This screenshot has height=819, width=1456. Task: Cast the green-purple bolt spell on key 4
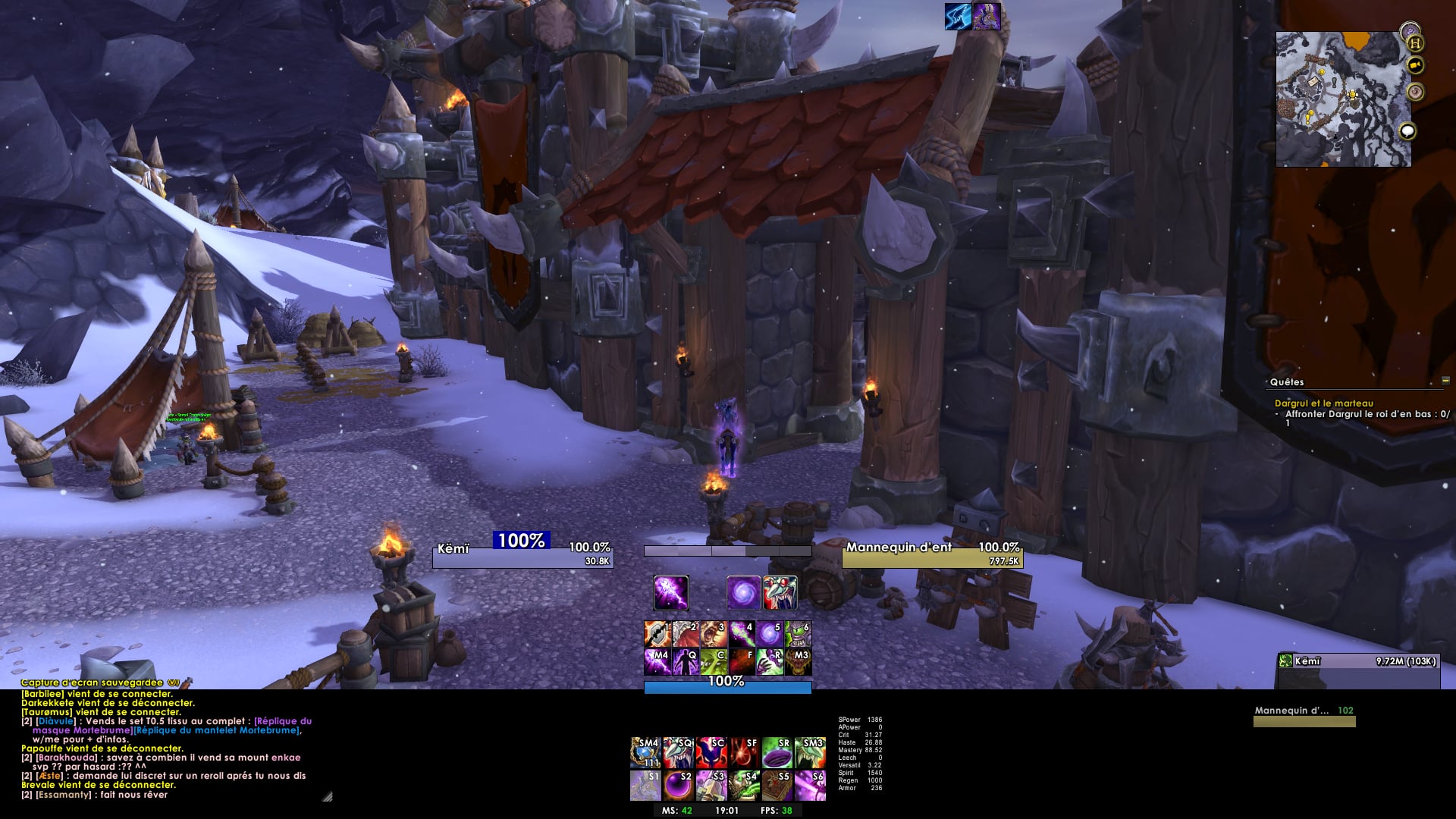[742, 633]
